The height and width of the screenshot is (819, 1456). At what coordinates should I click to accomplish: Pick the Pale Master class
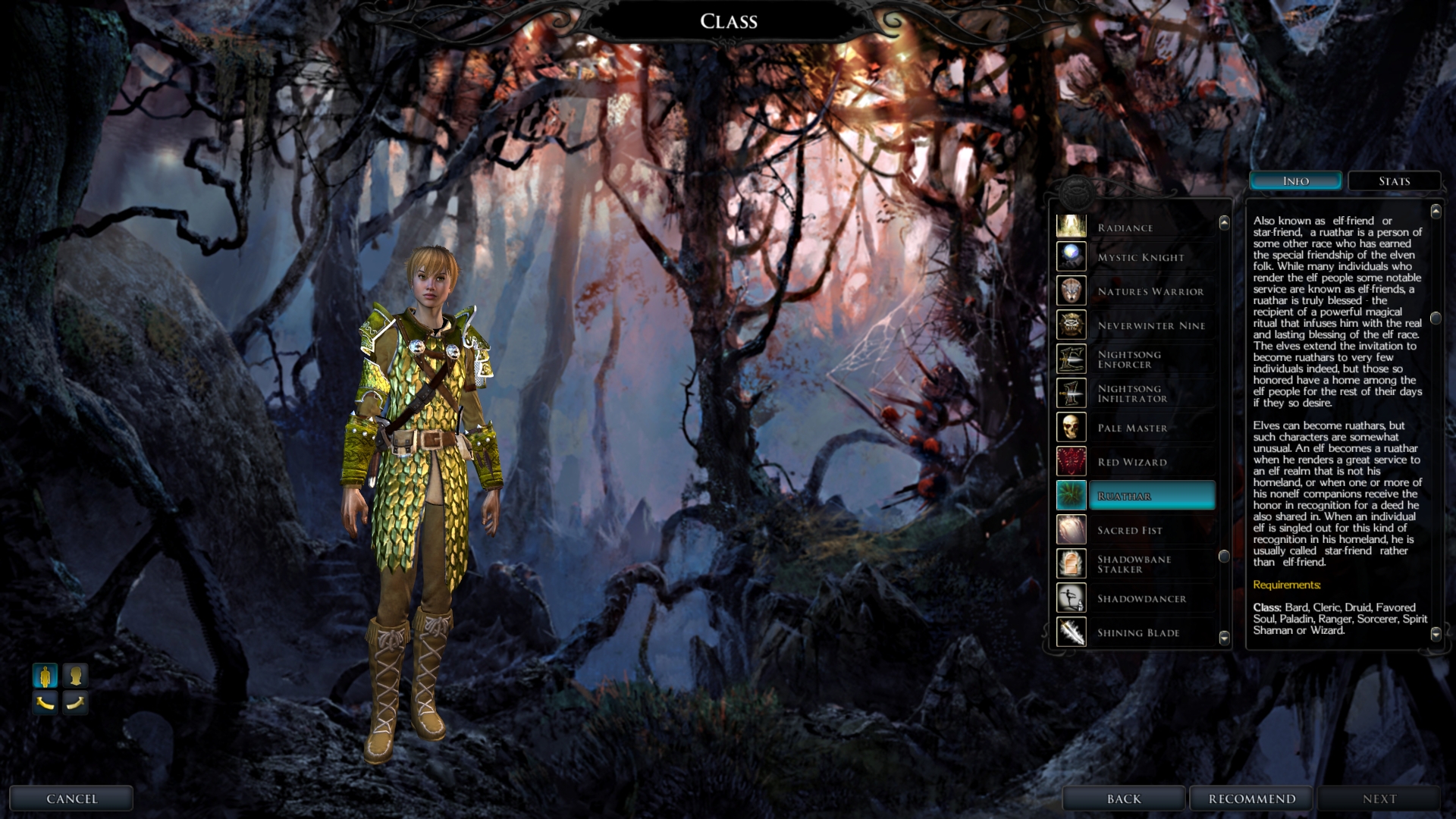click(1132, 428)
